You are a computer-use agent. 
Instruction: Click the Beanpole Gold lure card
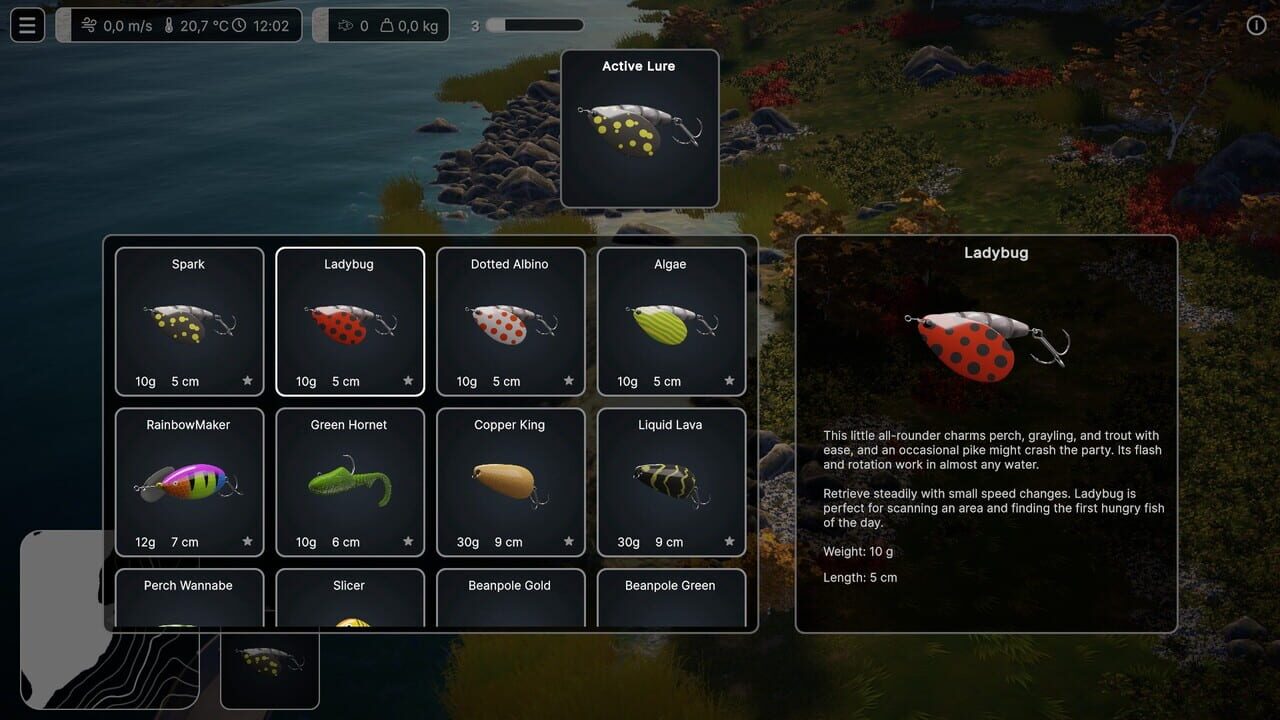tap(510, 600)
